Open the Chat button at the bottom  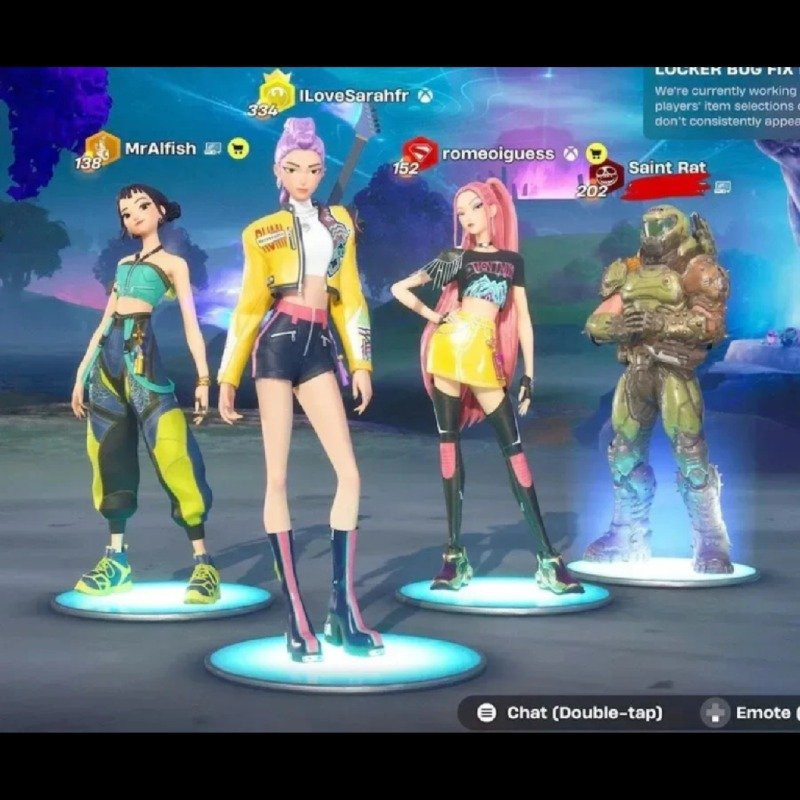pos(570,713)
